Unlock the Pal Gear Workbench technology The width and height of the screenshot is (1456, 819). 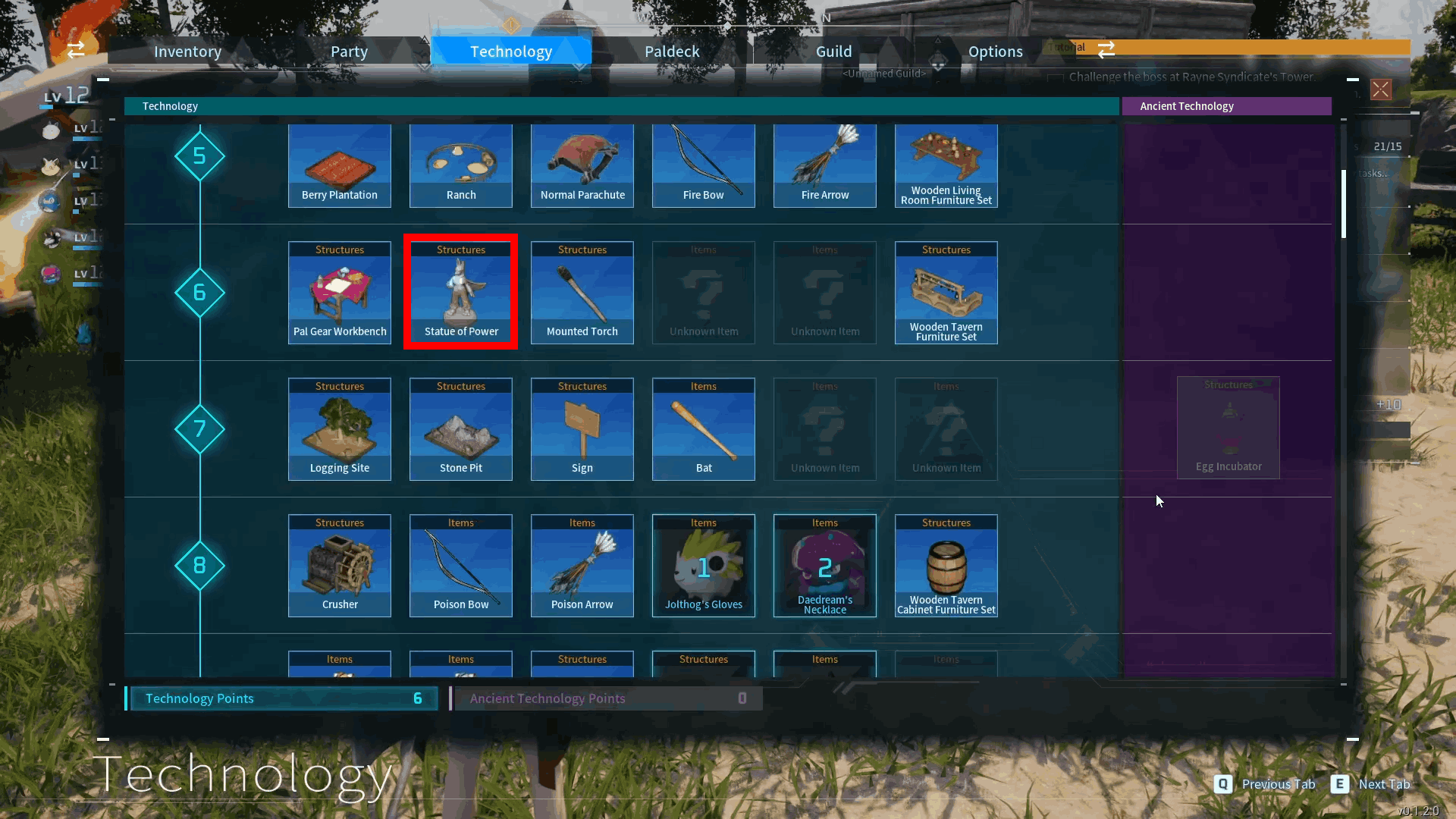tap(340, 293)
